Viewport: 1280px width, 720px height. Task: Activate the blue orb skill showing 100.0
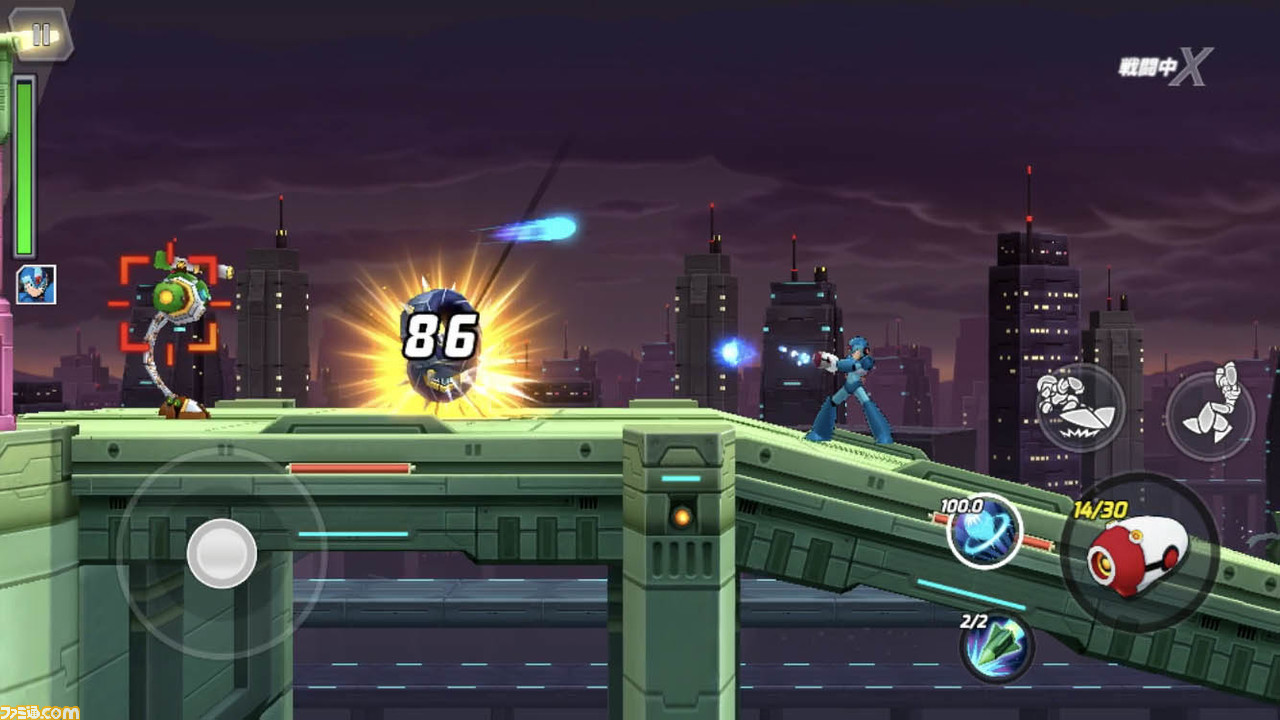[984, 531]
